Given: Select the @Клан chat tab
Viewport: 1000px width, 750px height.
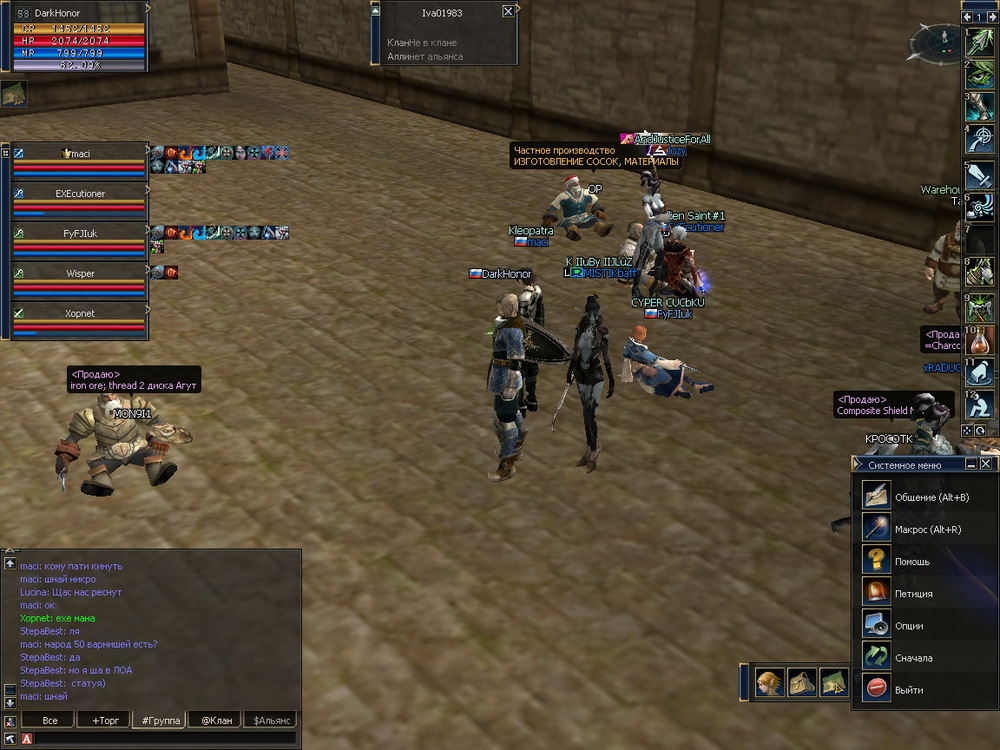Looking at the screenshot, I should [216, 720].
